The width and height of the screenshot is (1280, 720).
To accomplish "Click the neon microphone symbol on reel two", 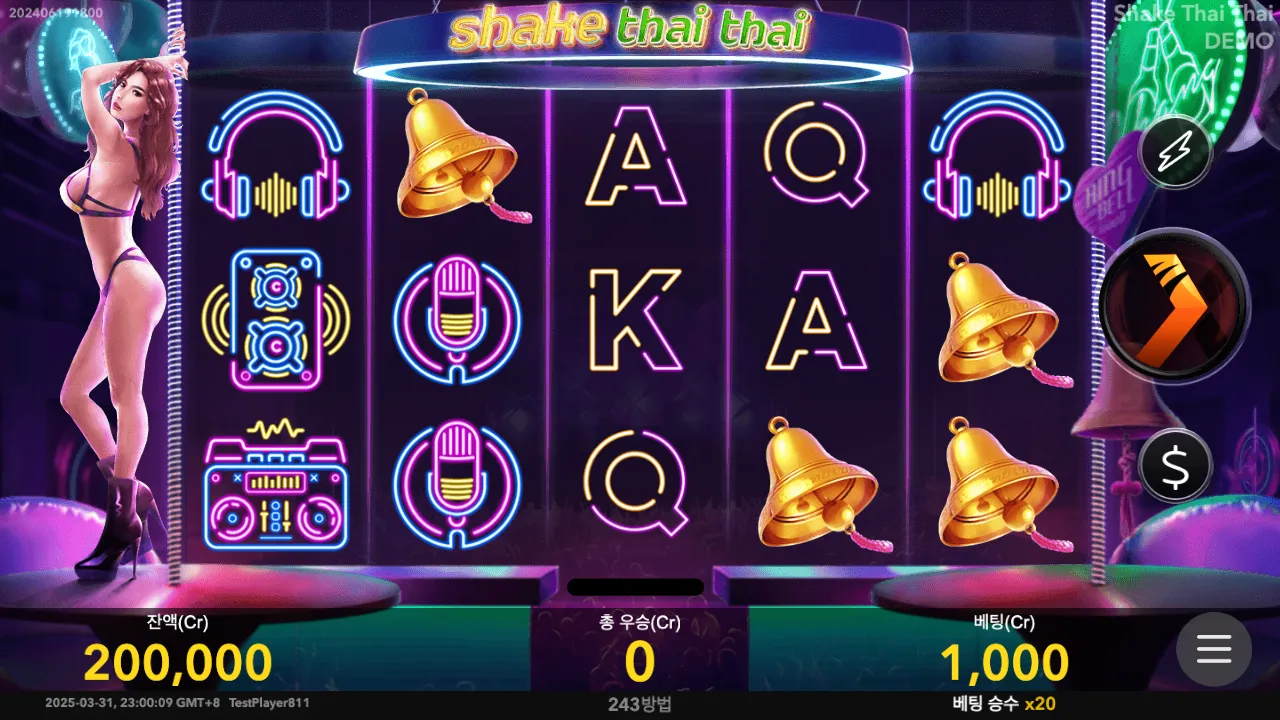I will [459, 320].
